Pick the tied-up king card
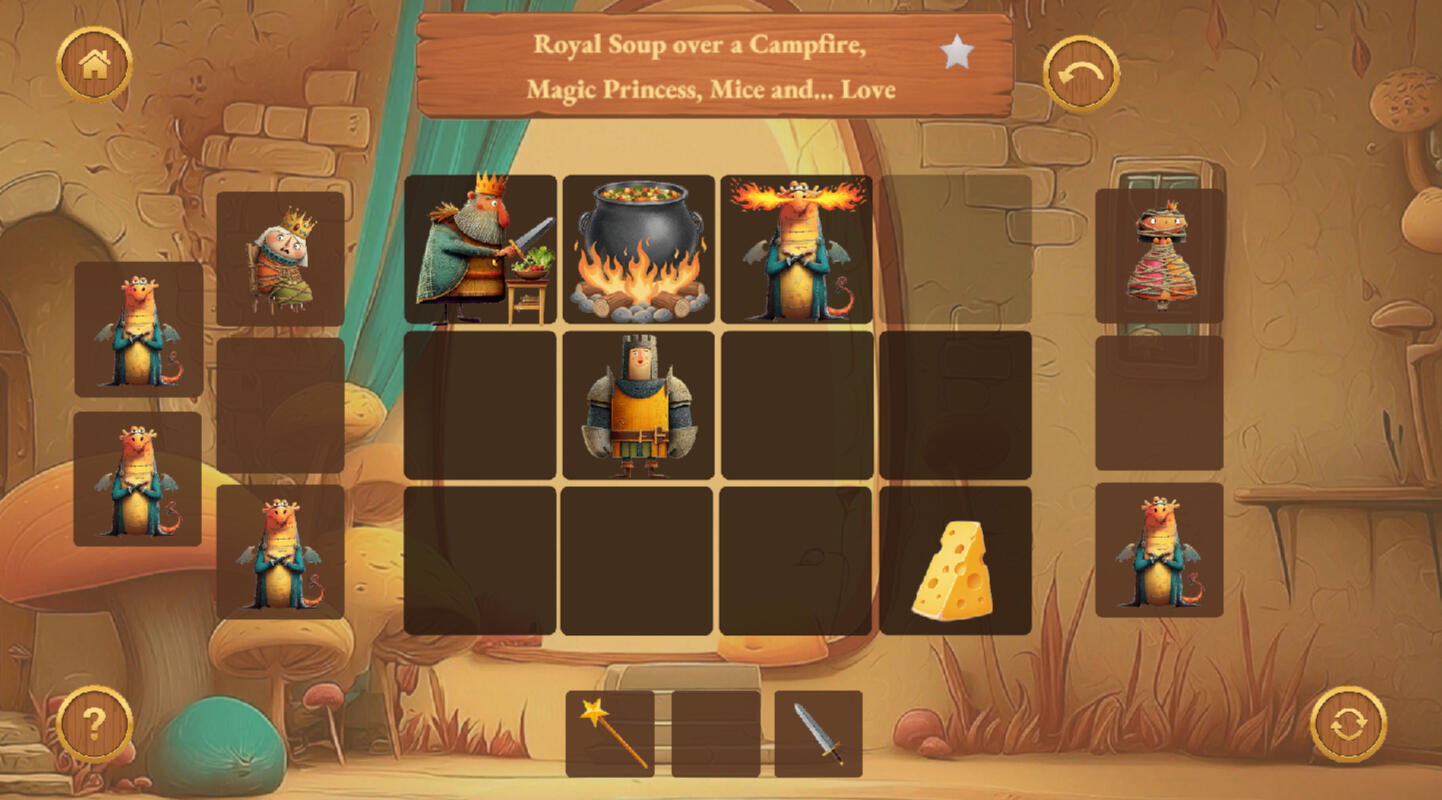 (281, 258)
